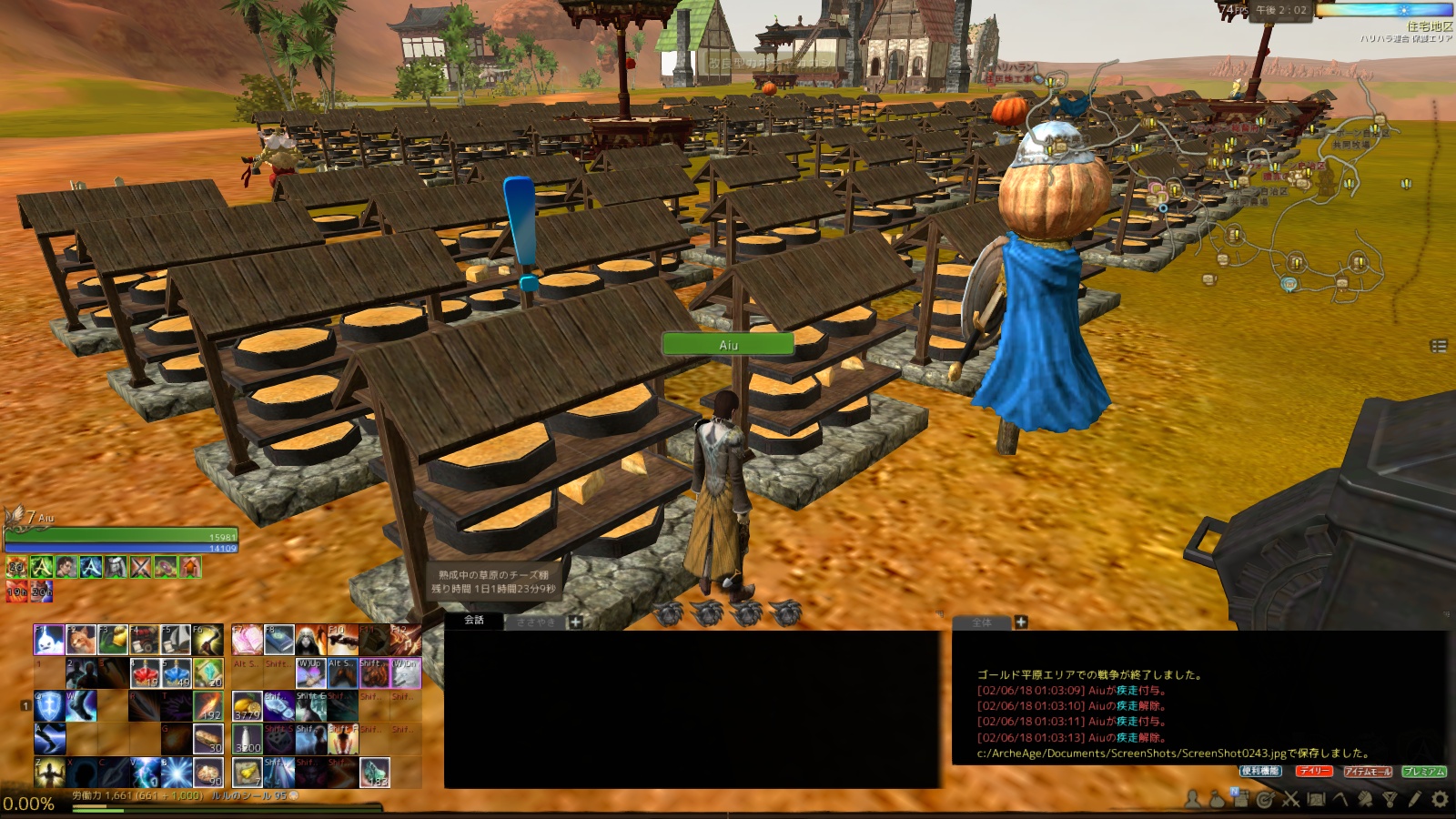Summon the orange cat pet

(x=81, y=640)
